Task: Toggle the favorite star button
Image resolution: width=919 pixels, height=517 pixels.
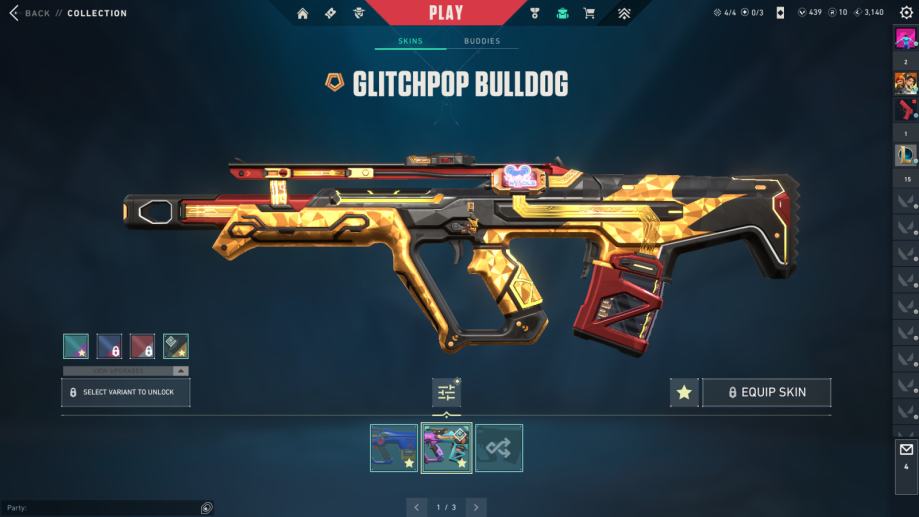Action: coord(684,393)
